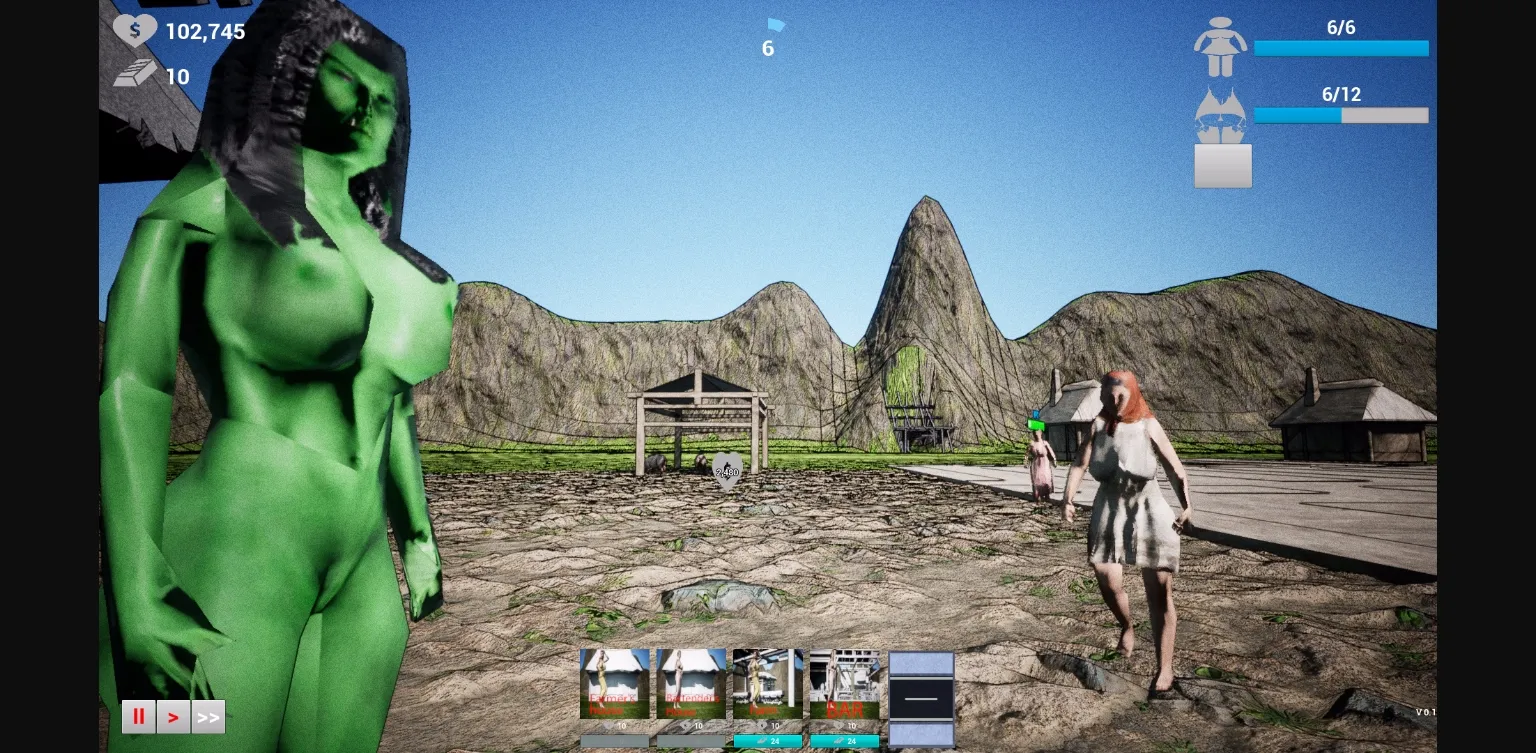Open the Farm construction card
The width and height of the screenshot is (1536, 753).
[x=767, y=683]
